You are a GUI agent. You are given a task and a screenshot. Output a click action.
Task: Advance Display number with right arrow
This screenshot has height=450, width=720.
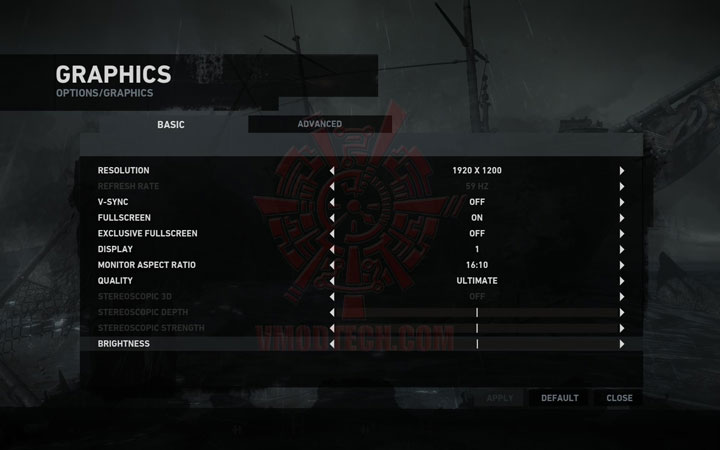[621, 249]
